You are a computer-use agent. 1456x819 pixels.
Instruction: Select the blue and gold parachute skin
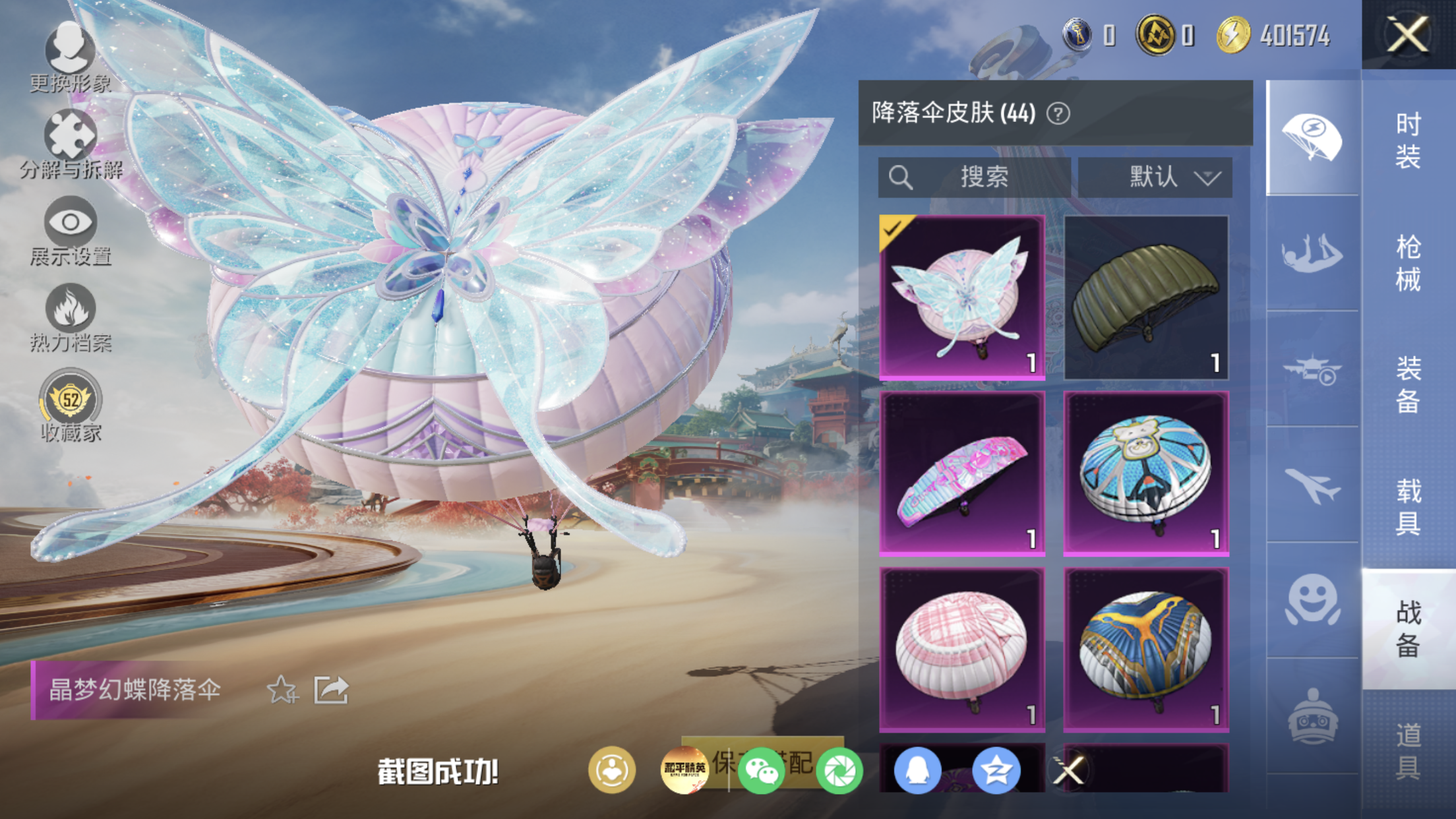pyautogui.click(x=1146, y=650)
